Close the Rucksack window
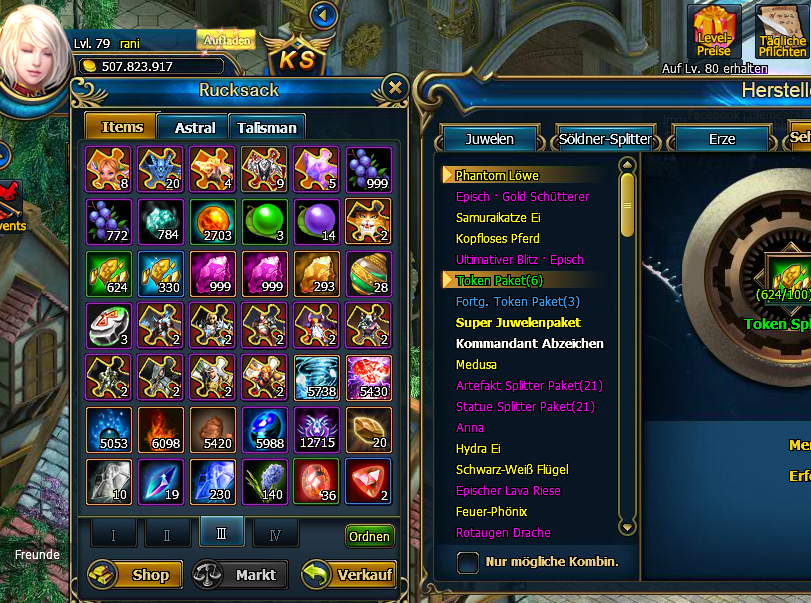The height and width of the screenshot is (603, 811). pyautogui.click(x=395, y=88)
